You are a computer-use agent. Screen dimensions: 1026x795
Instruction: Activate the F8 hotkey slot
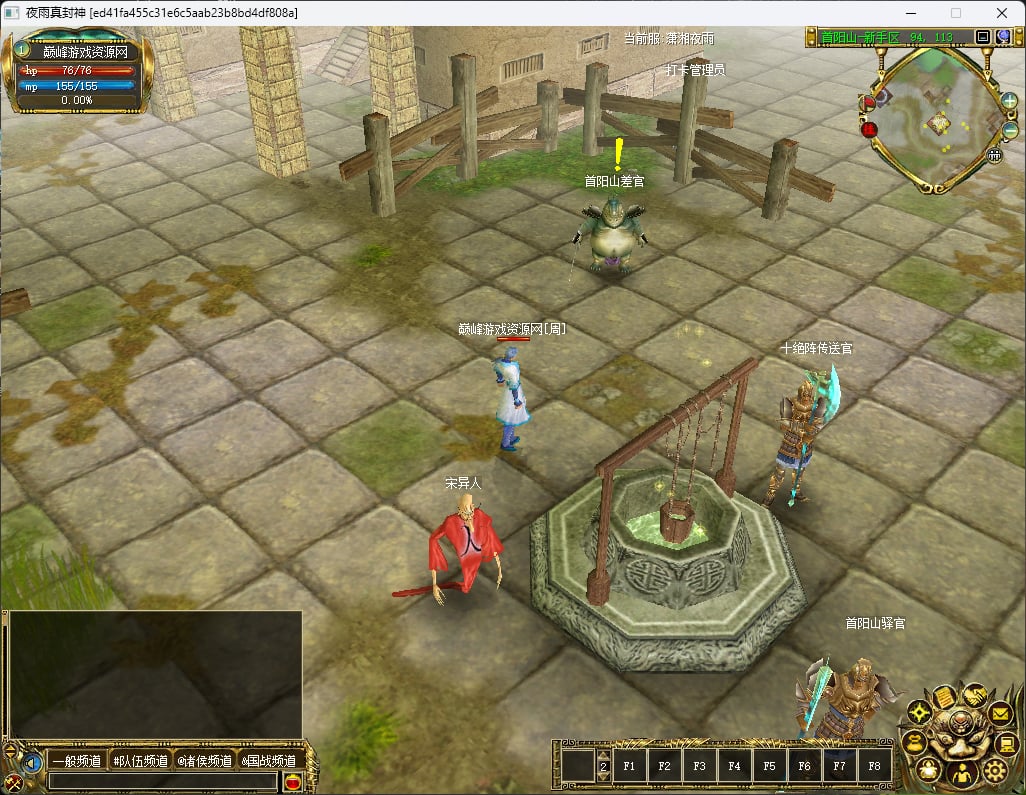(874, 767)
